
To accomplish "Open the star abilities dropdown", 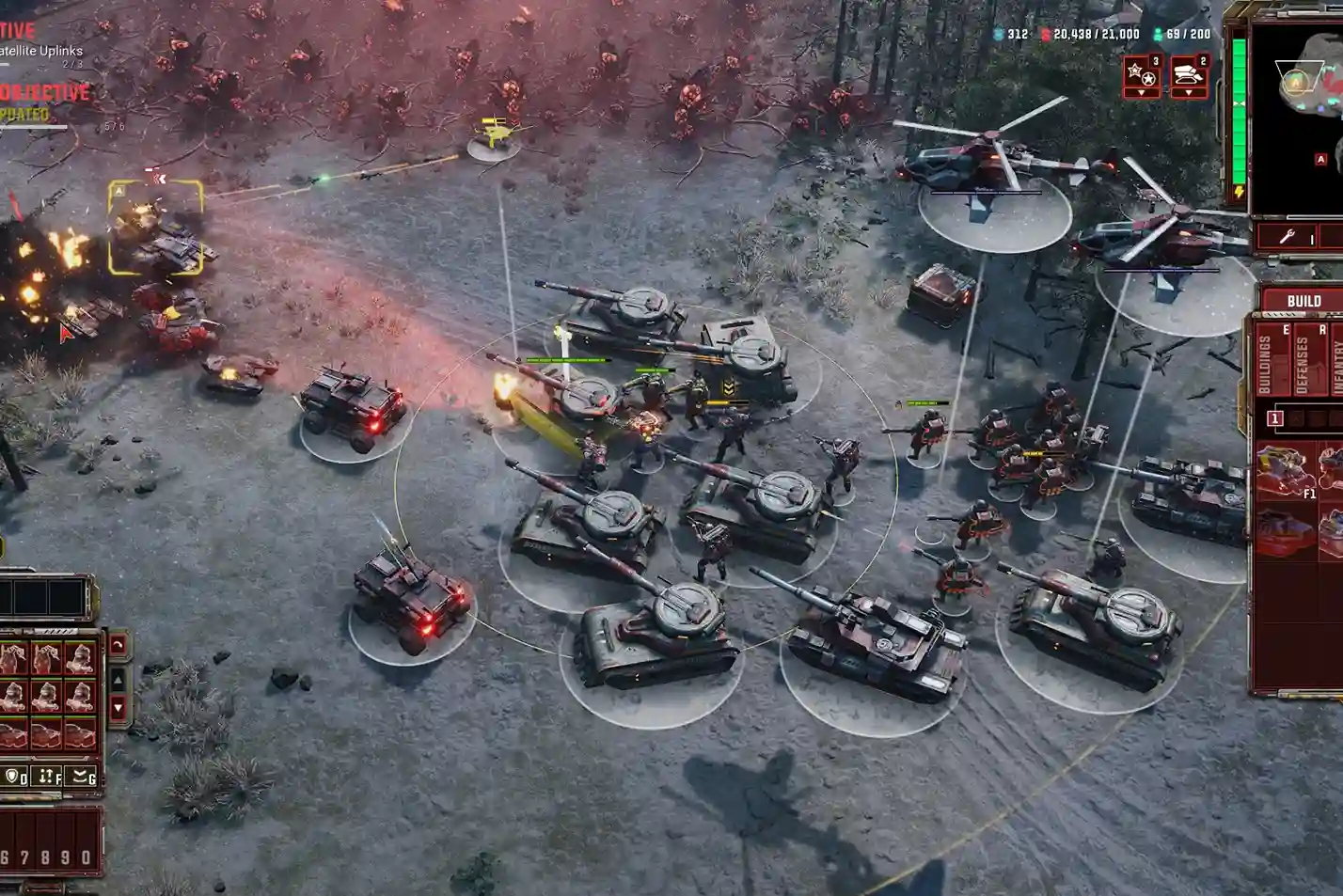I will [1142, 92].
